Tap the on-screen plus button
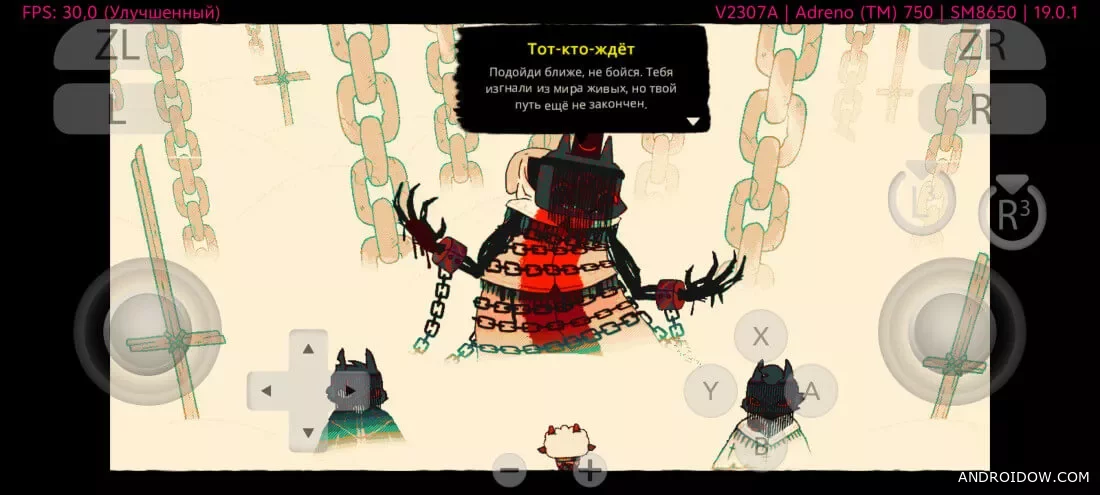1100x495 pixels. point(590,469)
